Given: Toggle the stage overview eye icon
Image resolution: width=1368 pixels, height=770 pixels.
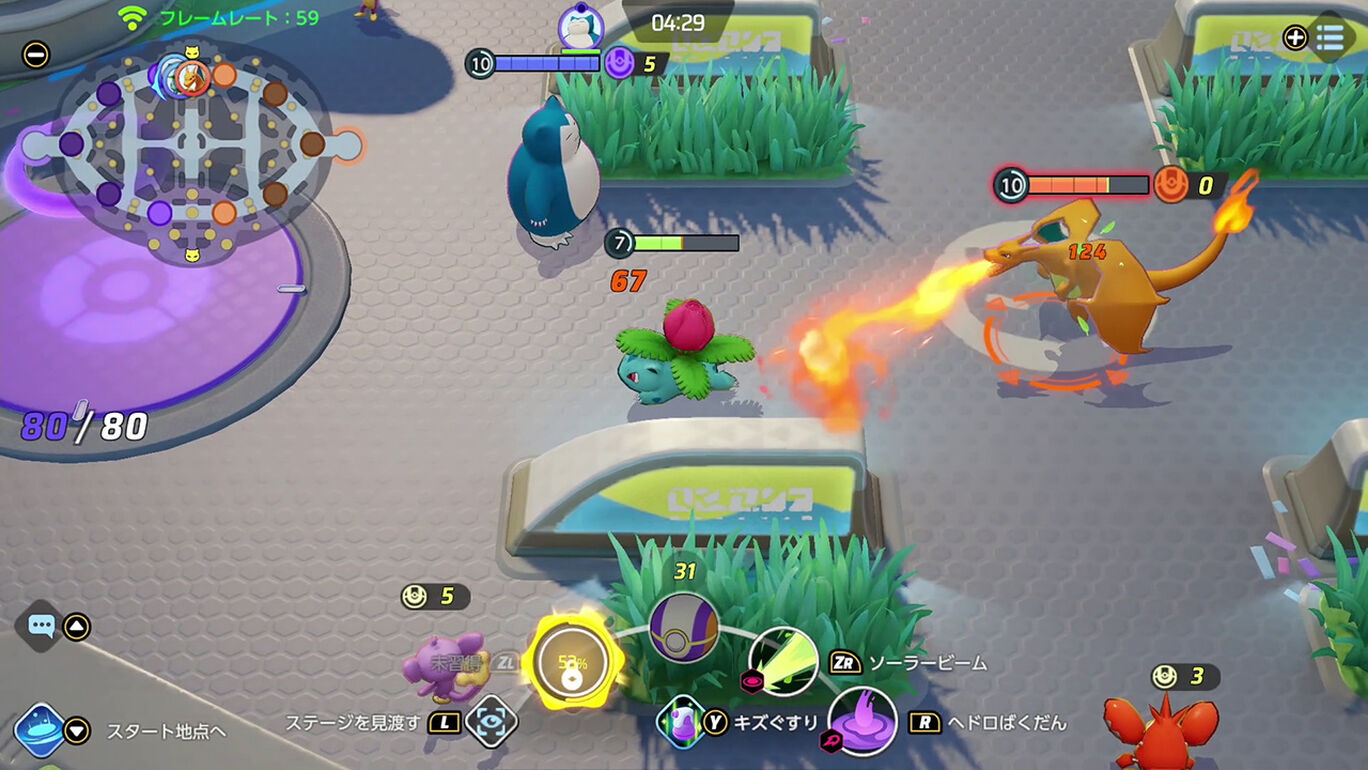Looking at the screenshot, I should [492, 722].
